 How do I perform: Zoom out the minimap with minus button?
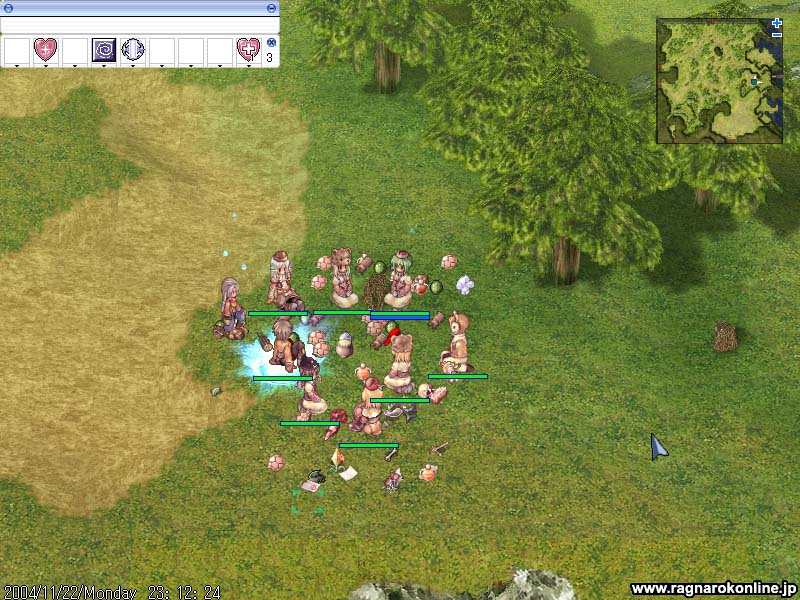pos(777,34)
